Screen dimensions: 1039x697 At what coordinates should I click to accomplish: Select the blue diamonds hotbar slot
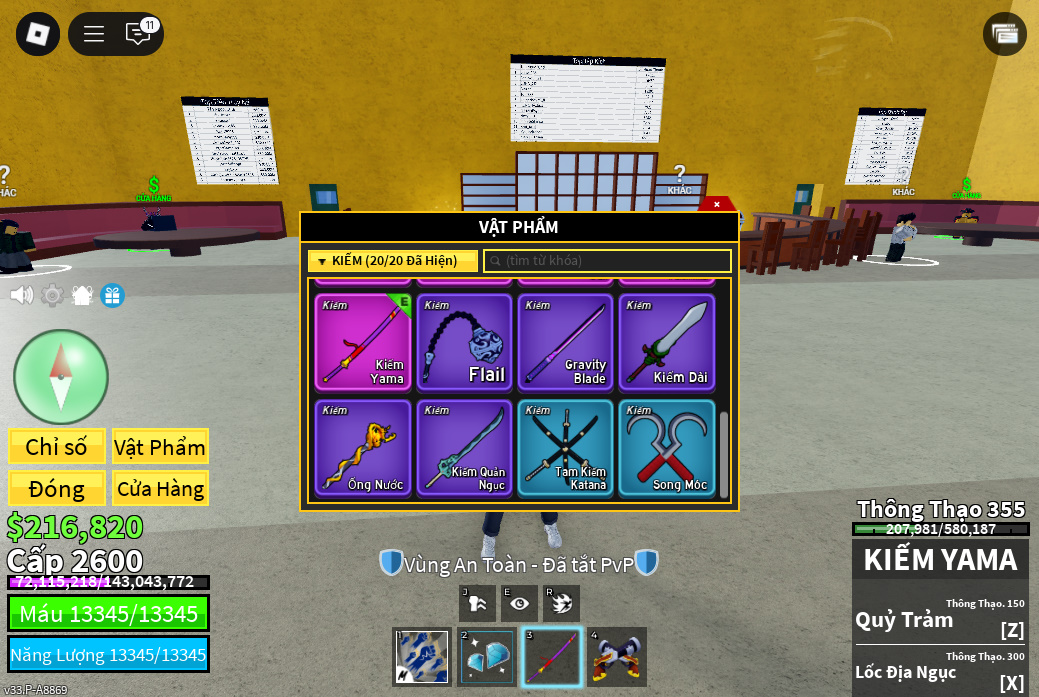(487, 656)
